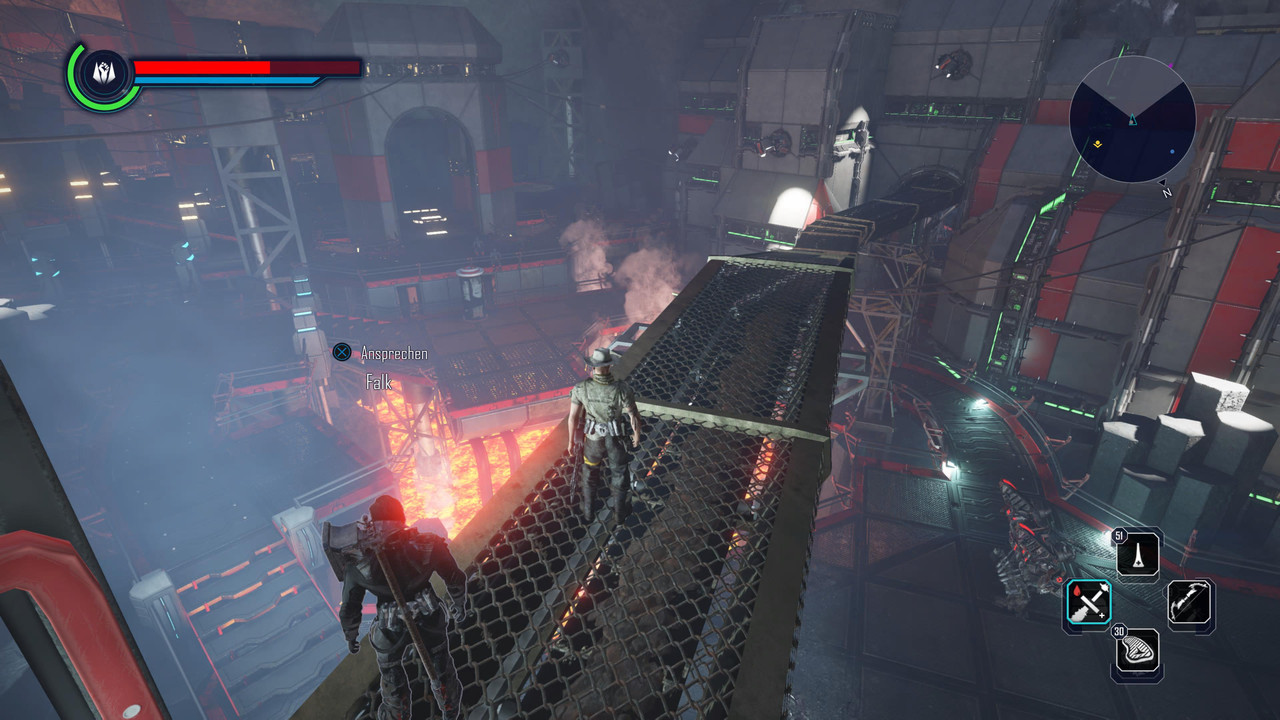Image resolution: width=1280 pixels, height=720 pixels.
Task: Use the quick slot item with count 51
Action: tap(1138, 553)
